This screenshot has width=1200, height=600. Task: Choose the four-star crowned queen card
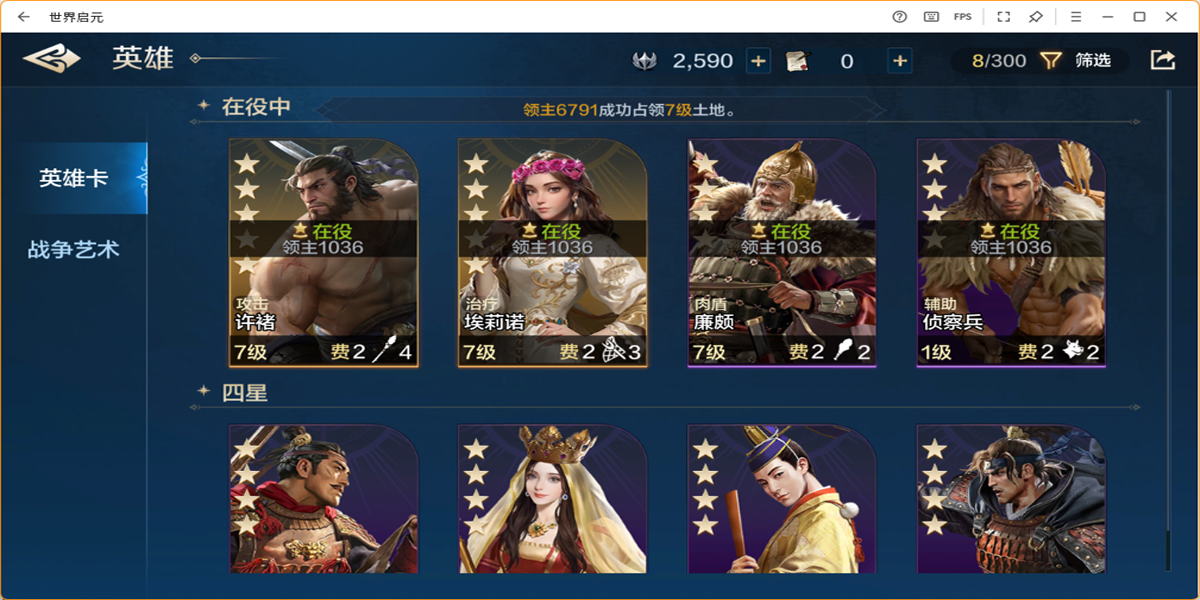[x=552, y=498]
